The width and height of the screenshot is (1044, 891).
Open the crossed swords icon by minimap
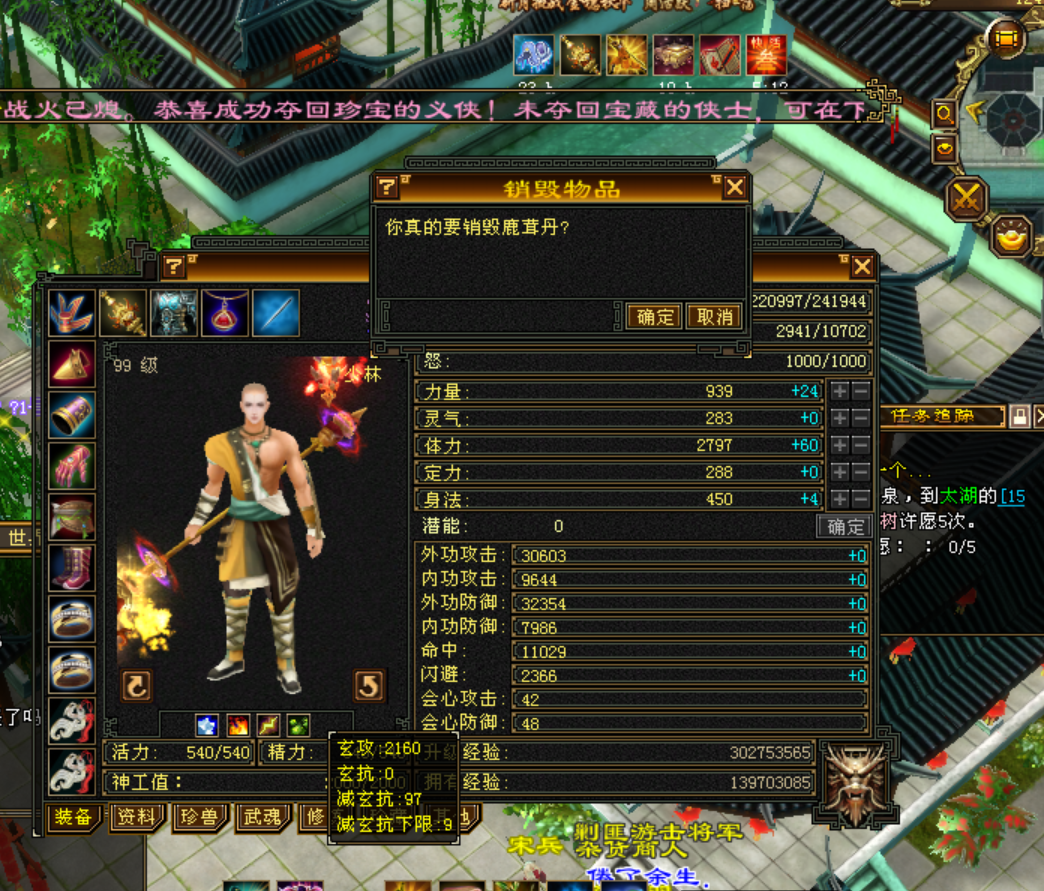[x=966, y=196]
